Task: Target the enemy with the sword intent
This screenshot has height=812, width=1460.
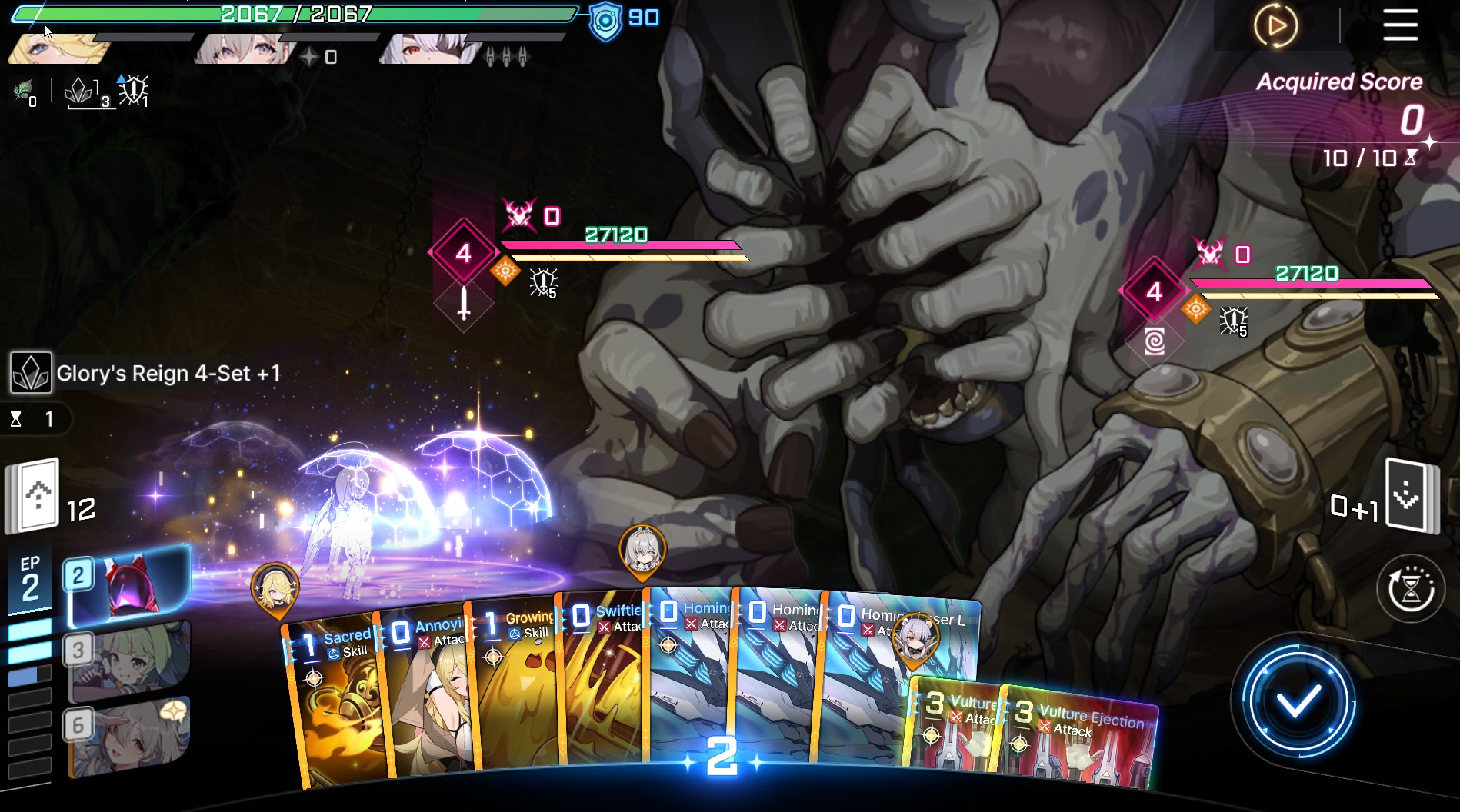Action: (x=463, y=303)
